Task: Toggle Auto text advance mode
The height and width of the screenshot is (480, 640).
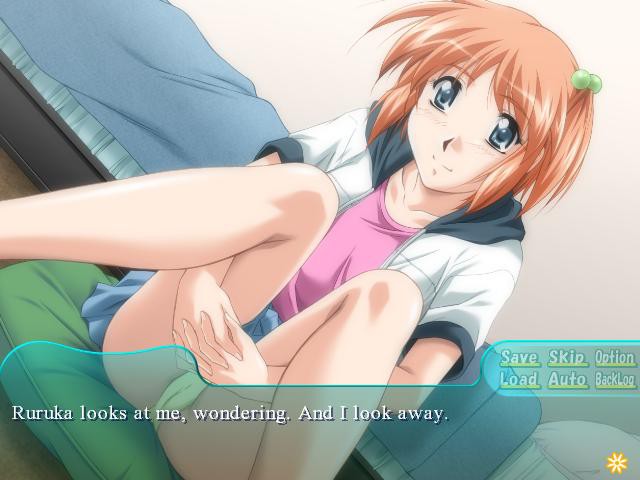Action: [567, 380]
